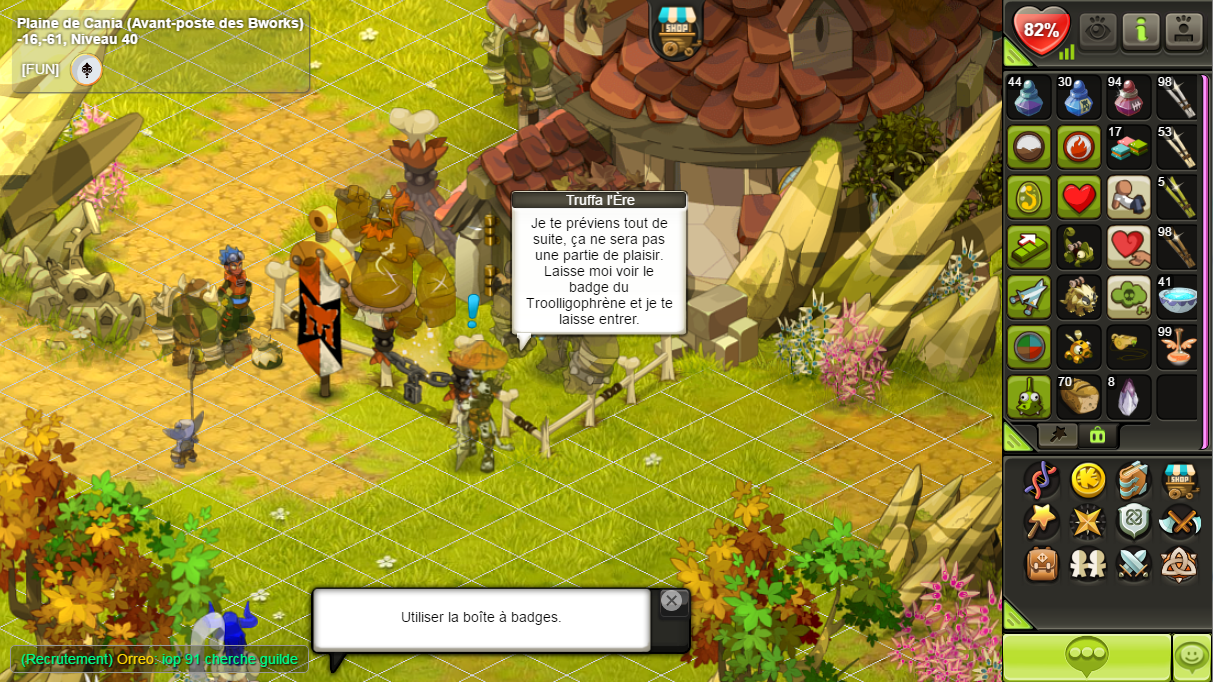The height and width of the screenshot is (682, 1213).
Task: Open the spell book menu
Action: click(x=1134, y=480)
